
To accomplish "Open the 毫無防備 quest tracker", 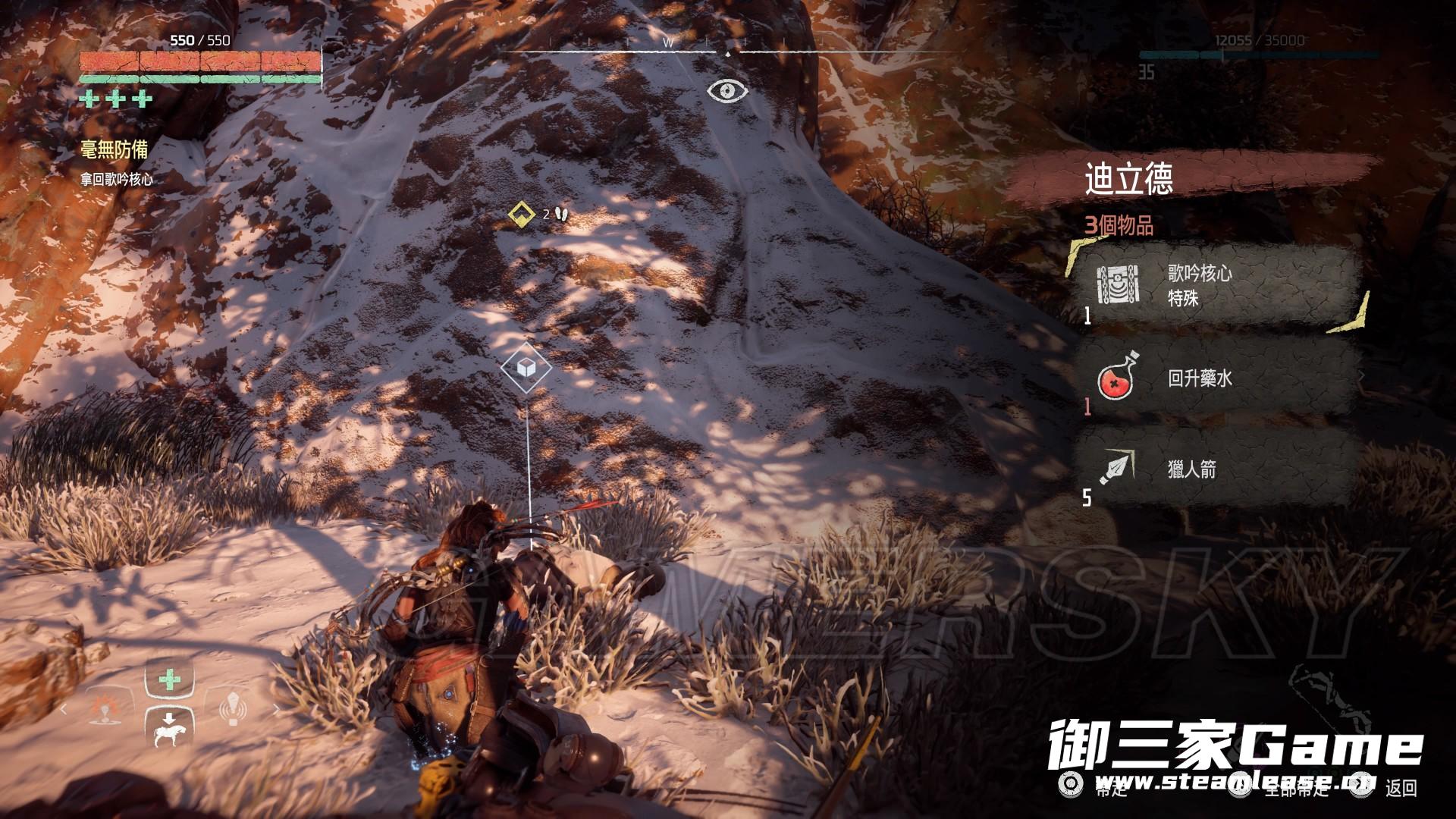I will click(x=115, y=149).
